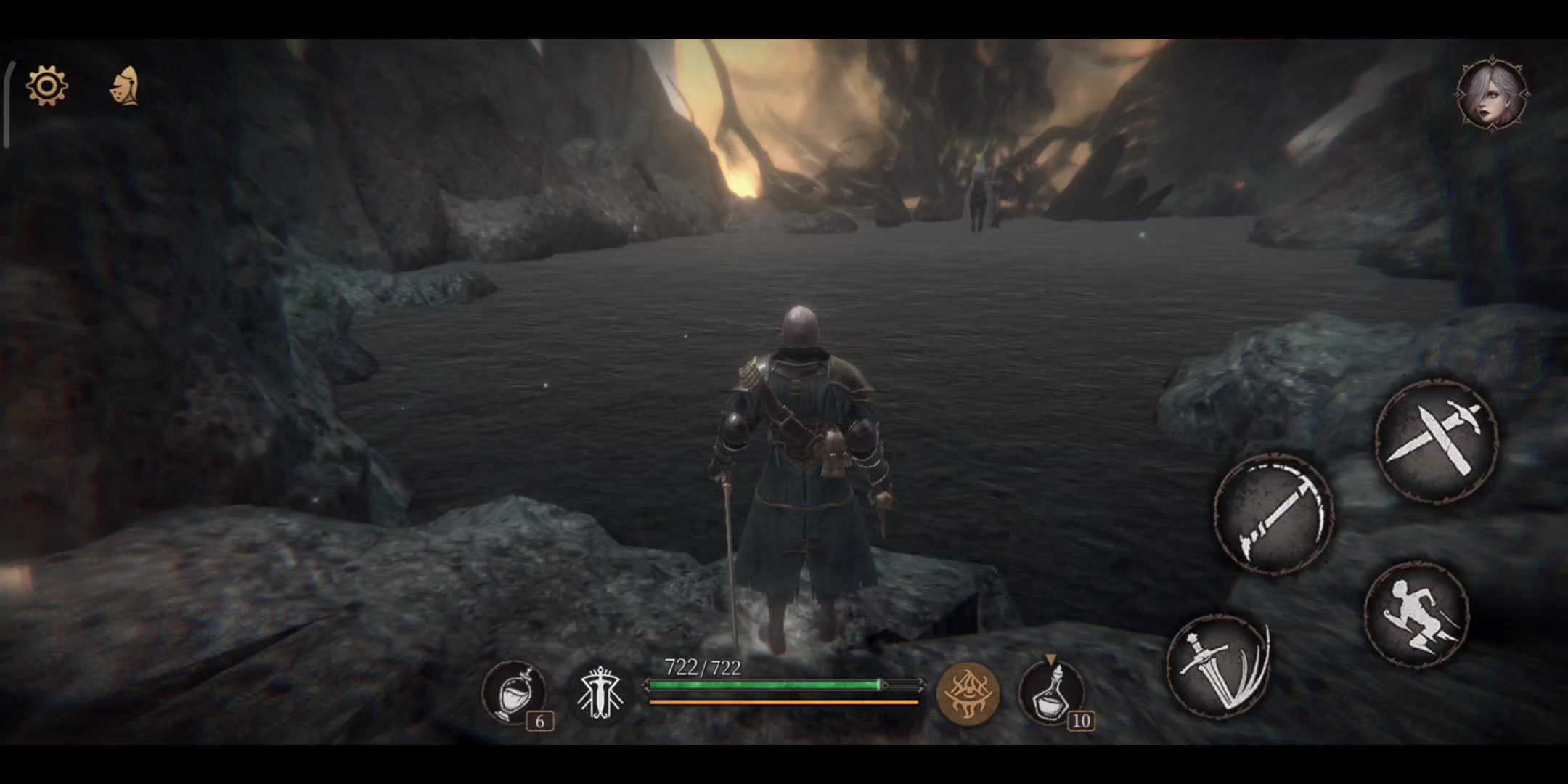Activate the golden flame sigil ability

pos(968,693)
